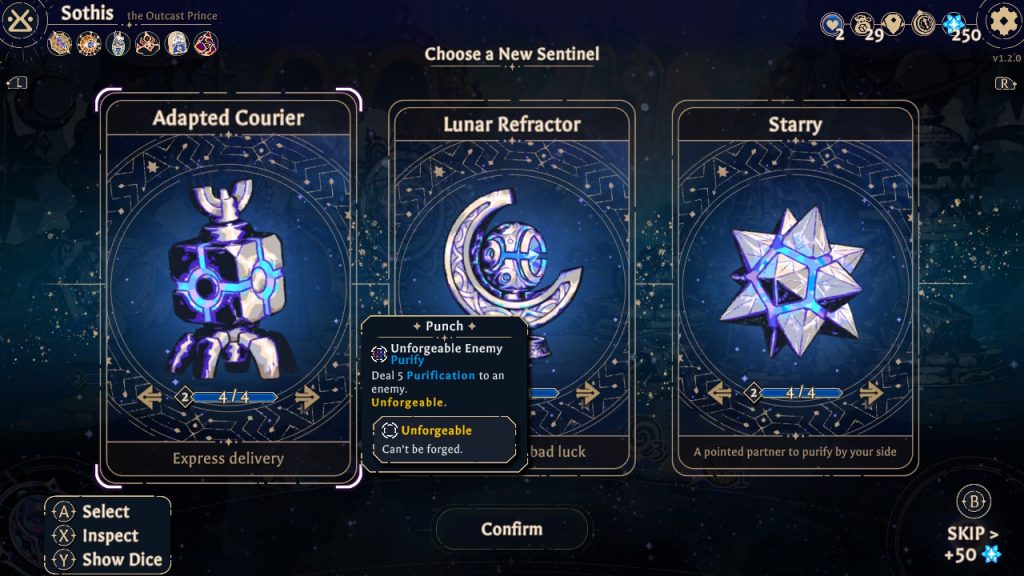Show next die face on Lunar Refractor
The height and width of the screenshot is (576, 1024).
(588, 393)
